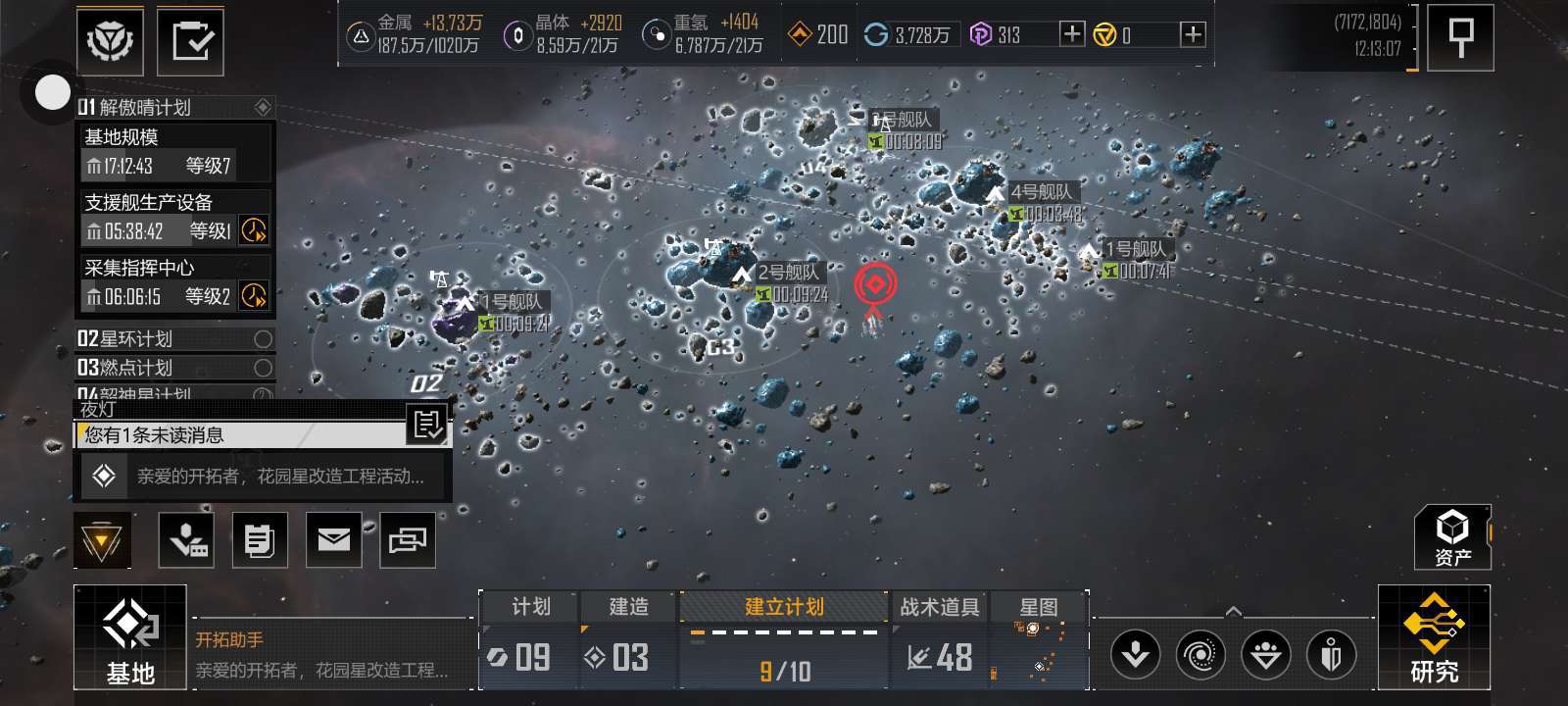
Task: Open the 基地规模 upgrade entry
Action: tap(174, 152)
